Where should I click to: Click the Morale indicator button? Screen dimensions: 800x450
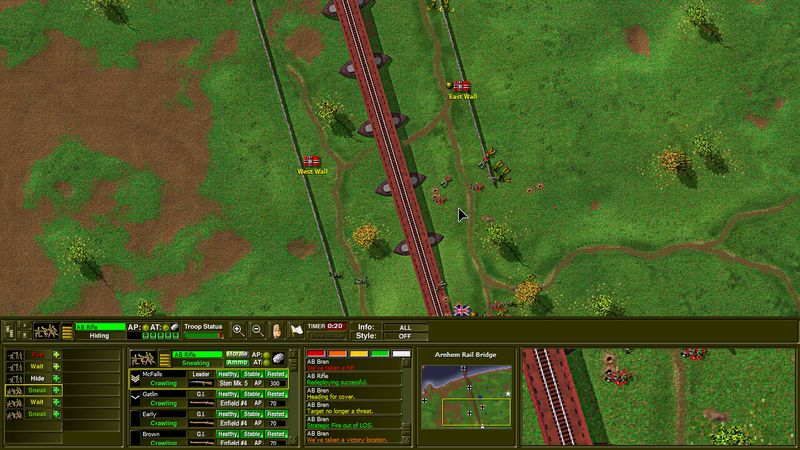point(237,354)
